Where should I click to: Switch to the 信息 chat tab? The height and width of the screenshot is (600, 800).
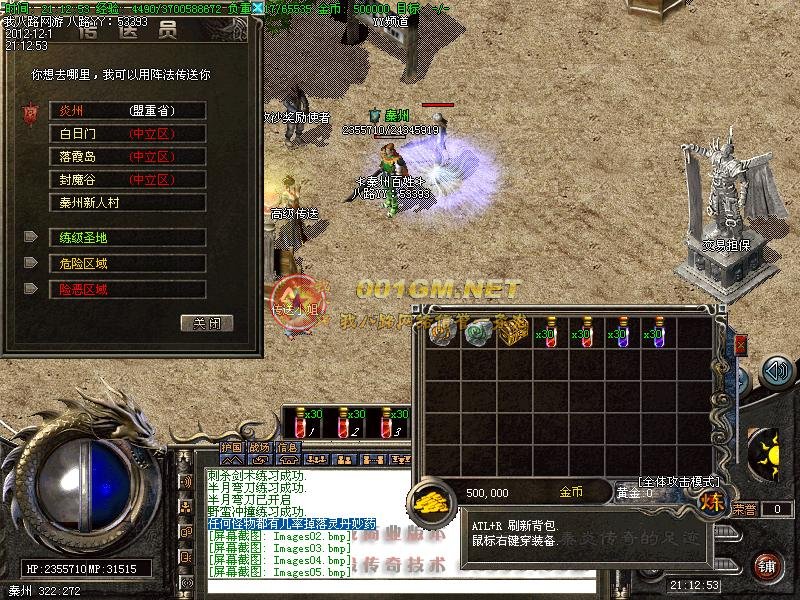pos(288,447)
